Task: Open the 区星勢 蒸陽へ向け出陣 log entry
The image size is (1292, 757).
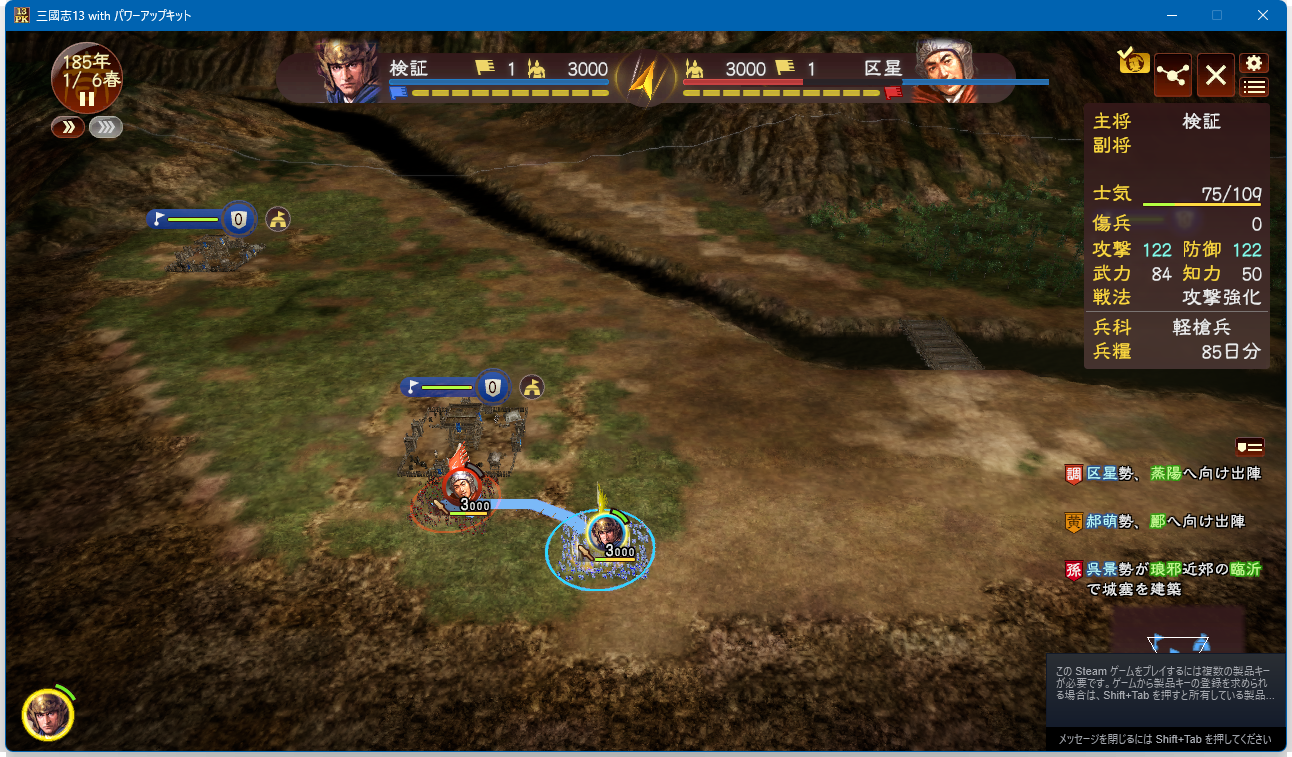Action: [x=1165, y=473]
